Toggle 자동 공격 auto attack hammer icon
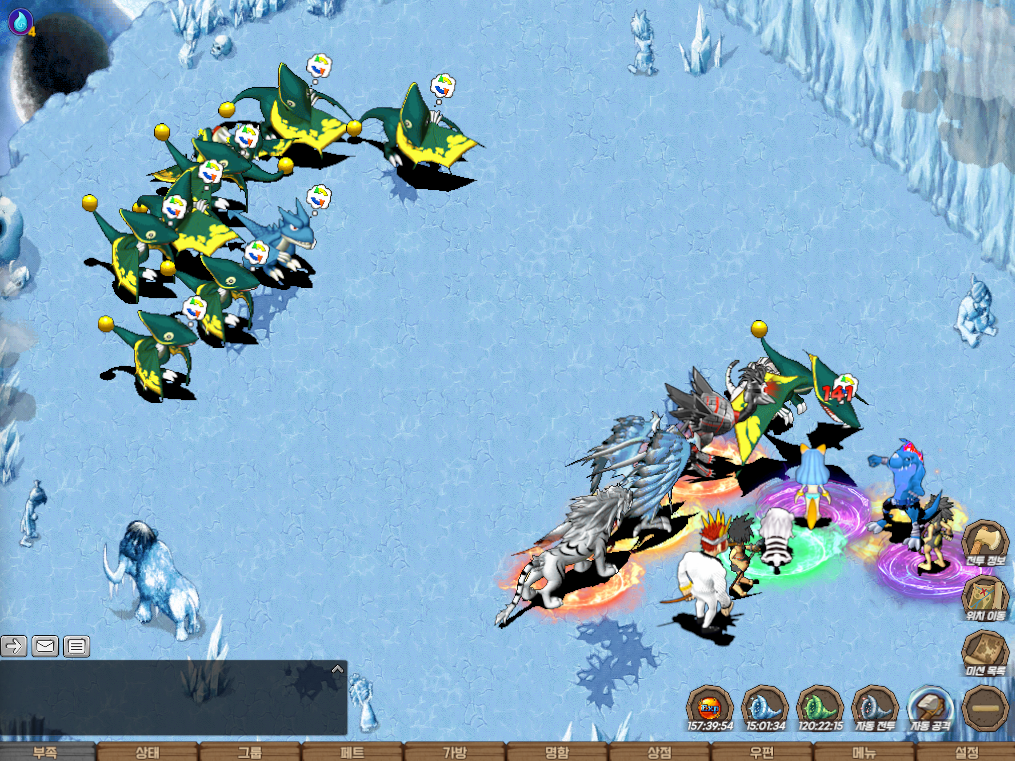The image size is (1015, 761). pos(931,707)
